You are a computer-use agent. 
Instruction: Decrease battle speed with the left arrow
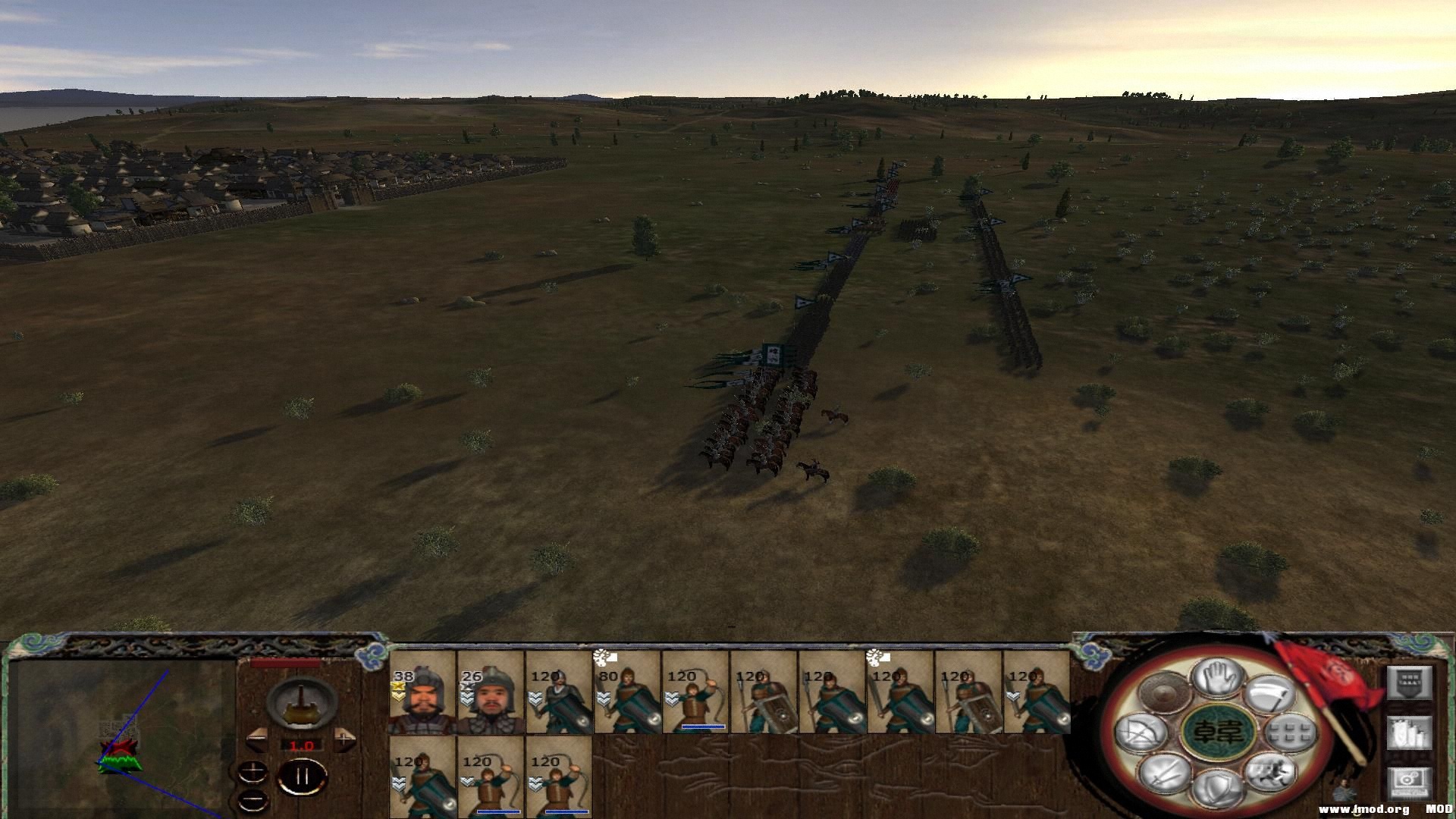click(258, 740)
